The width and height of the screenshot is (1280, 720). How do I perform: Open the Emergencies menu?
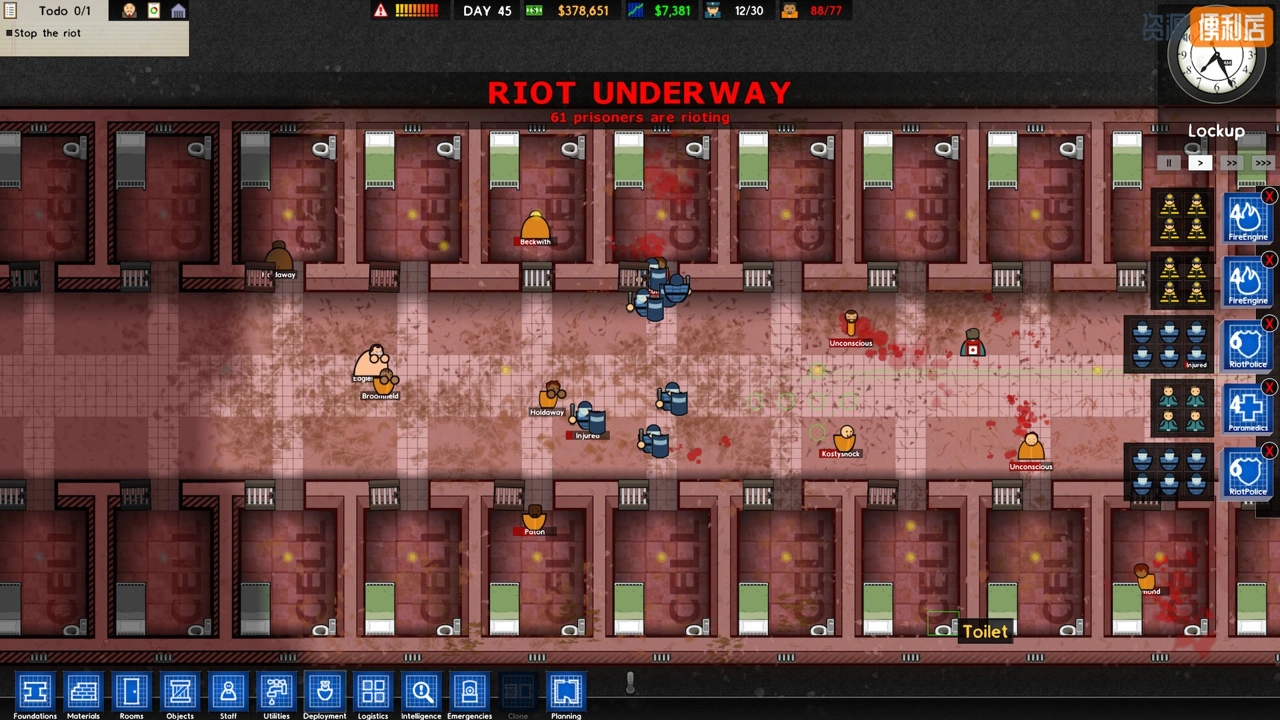(469, 692)
